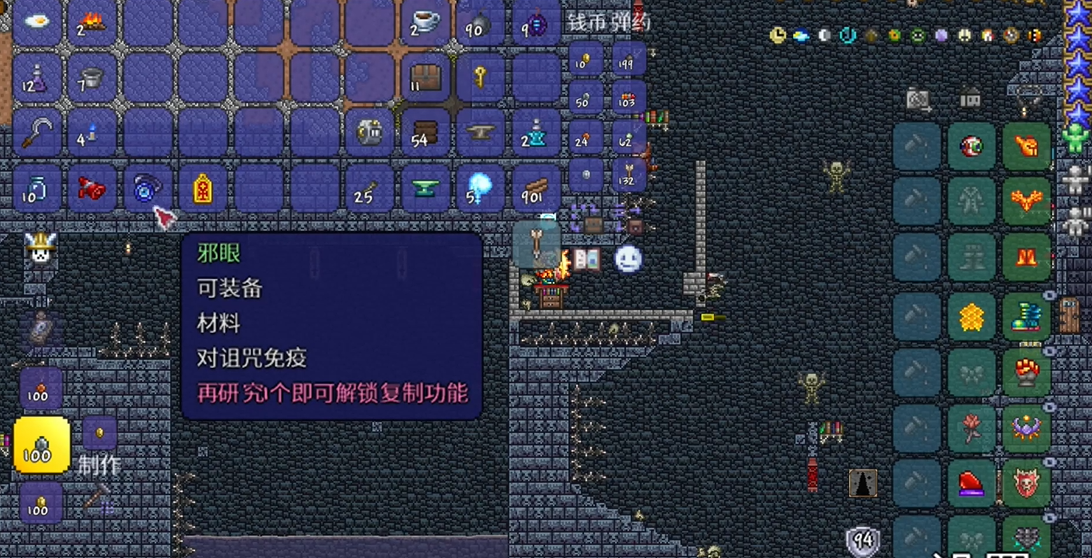The height and width of the screenshot is (558, 1092).
Task: Open the camera mode button
Action: 919,99
